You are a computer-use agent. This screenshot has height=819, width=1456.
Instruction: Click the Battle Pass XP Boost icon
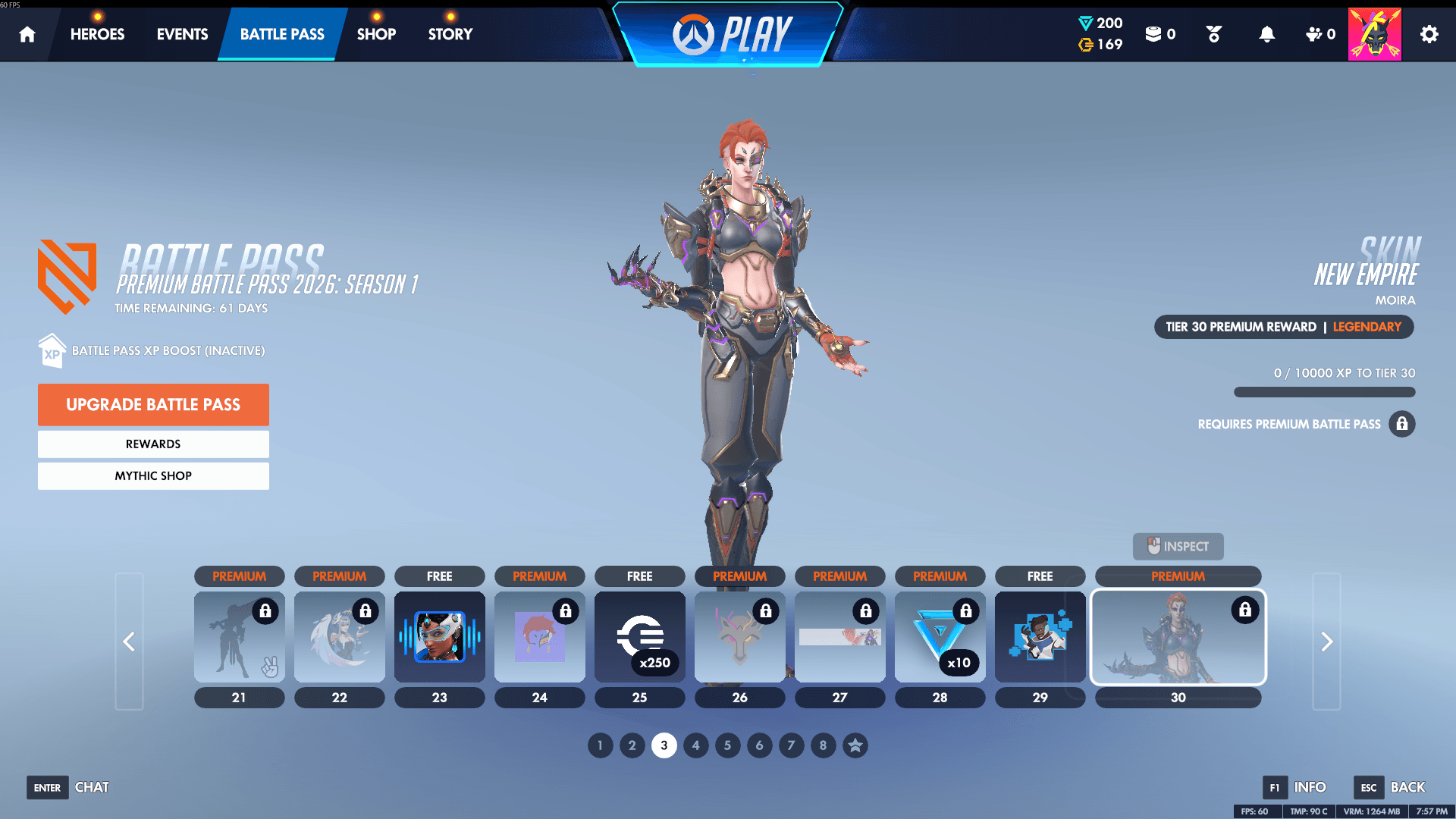52,350
